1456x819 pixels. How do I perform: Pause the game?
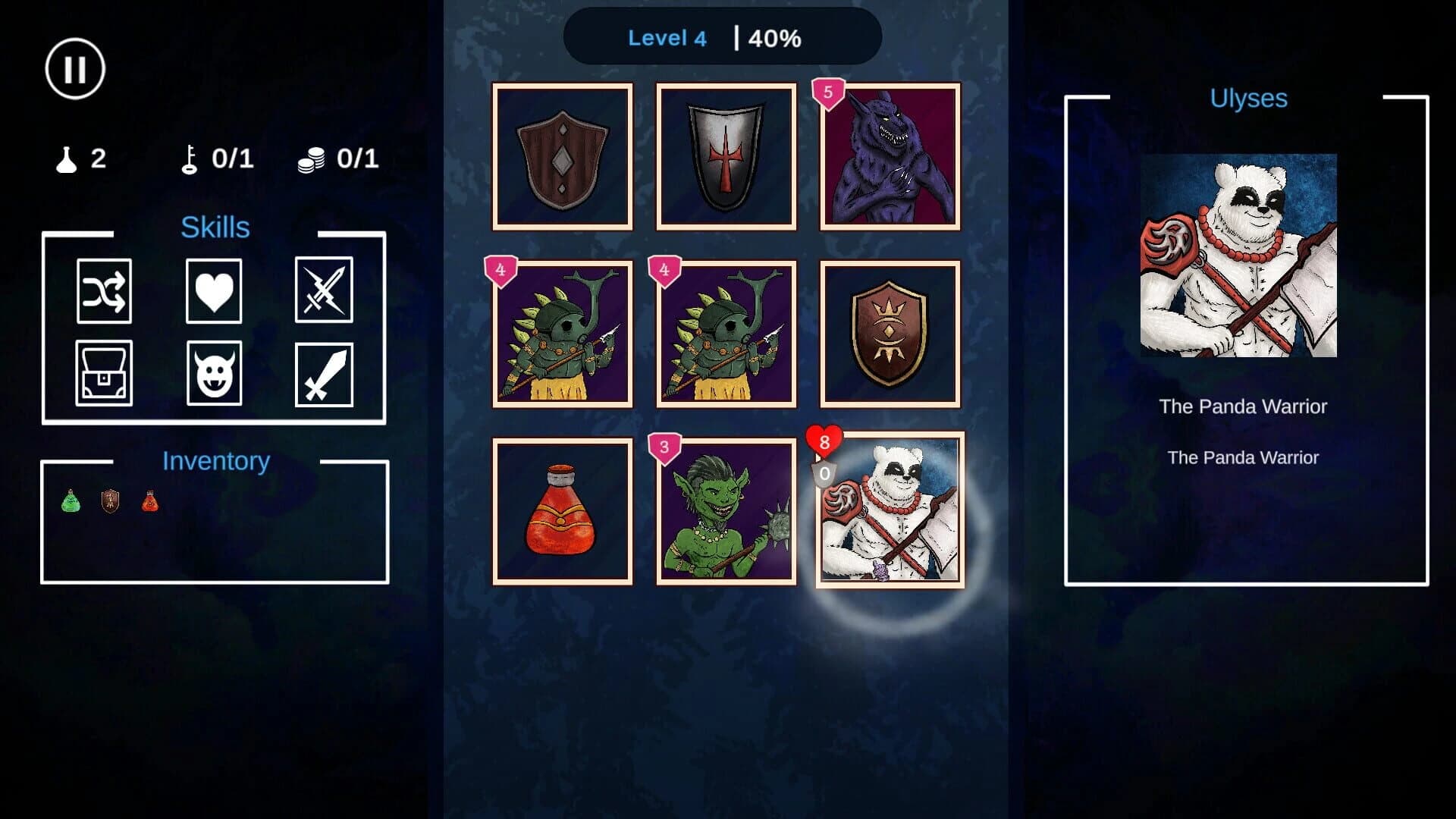pyautogui.click(x=75, y=68)
